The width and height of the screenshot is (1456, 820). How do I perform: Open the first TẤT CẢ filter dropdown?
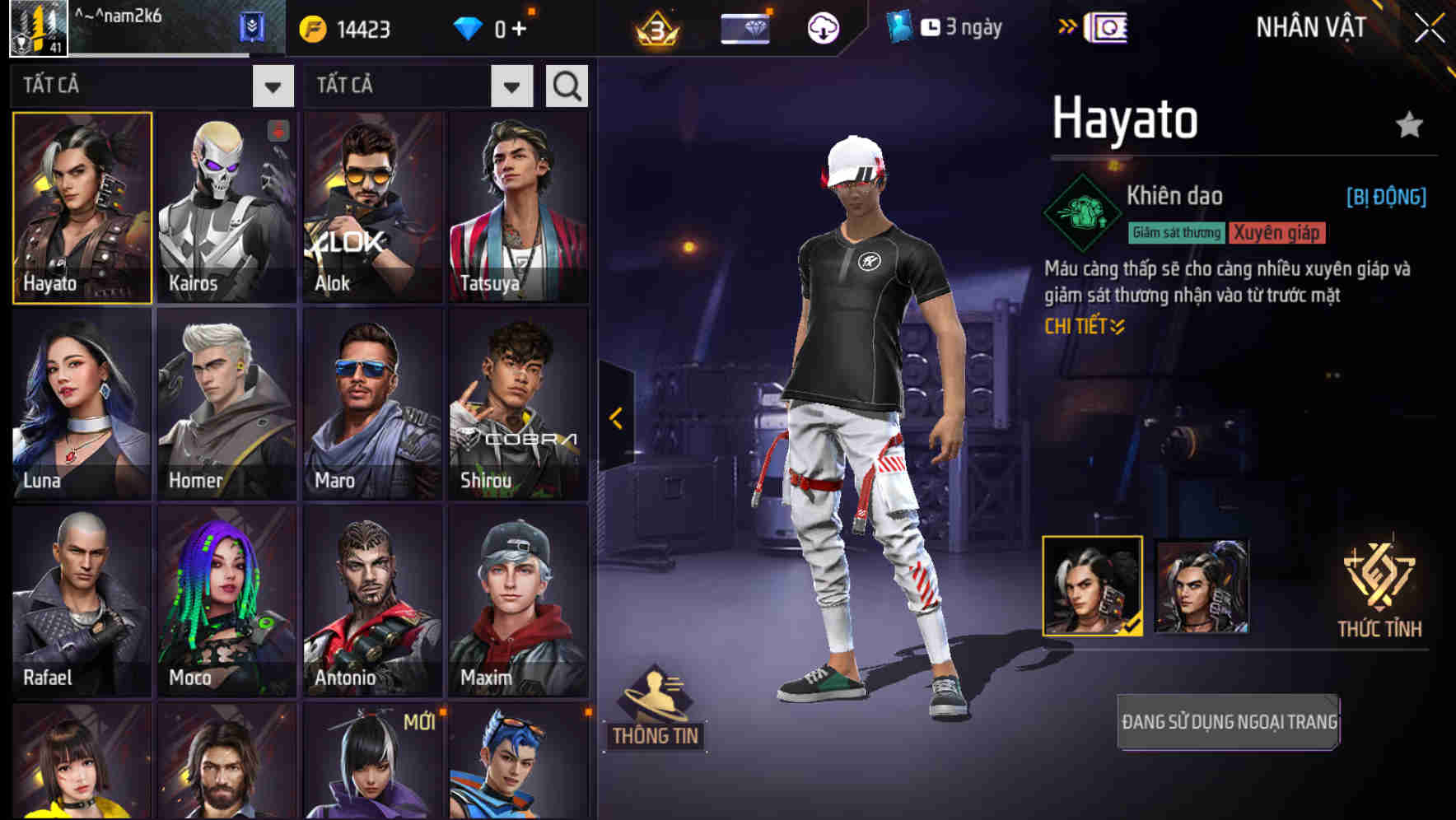pyautogui.click(x=273, y=85)
